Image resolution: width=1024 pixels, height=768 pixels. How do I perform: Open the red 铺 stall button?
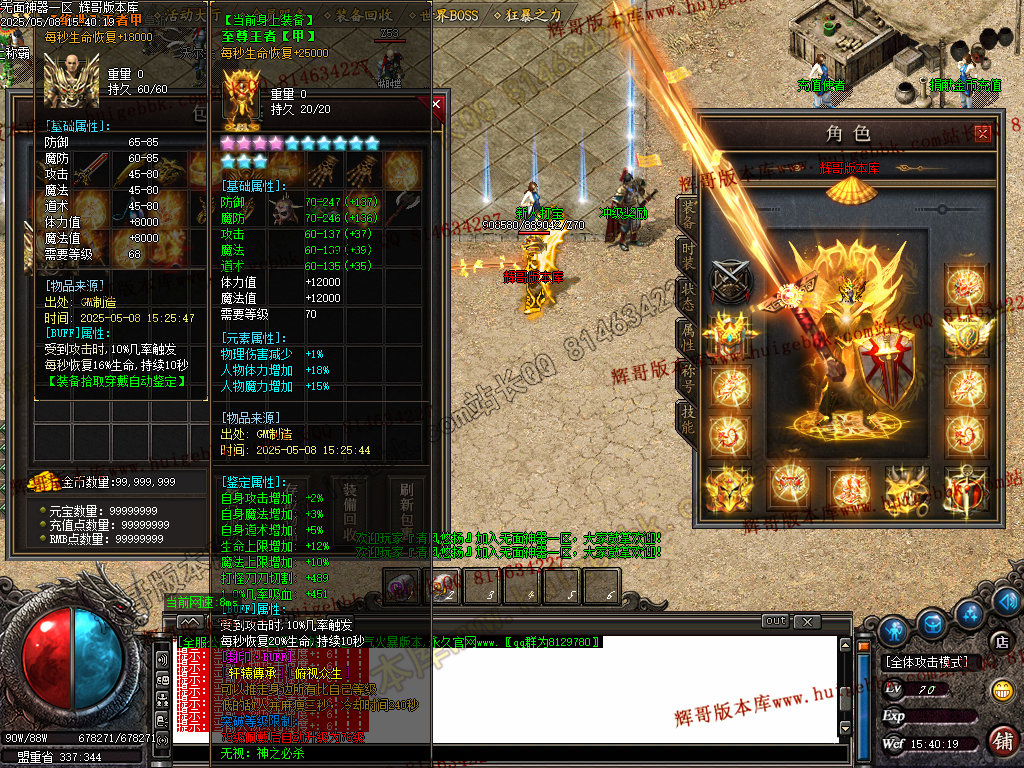(1001, 740)
